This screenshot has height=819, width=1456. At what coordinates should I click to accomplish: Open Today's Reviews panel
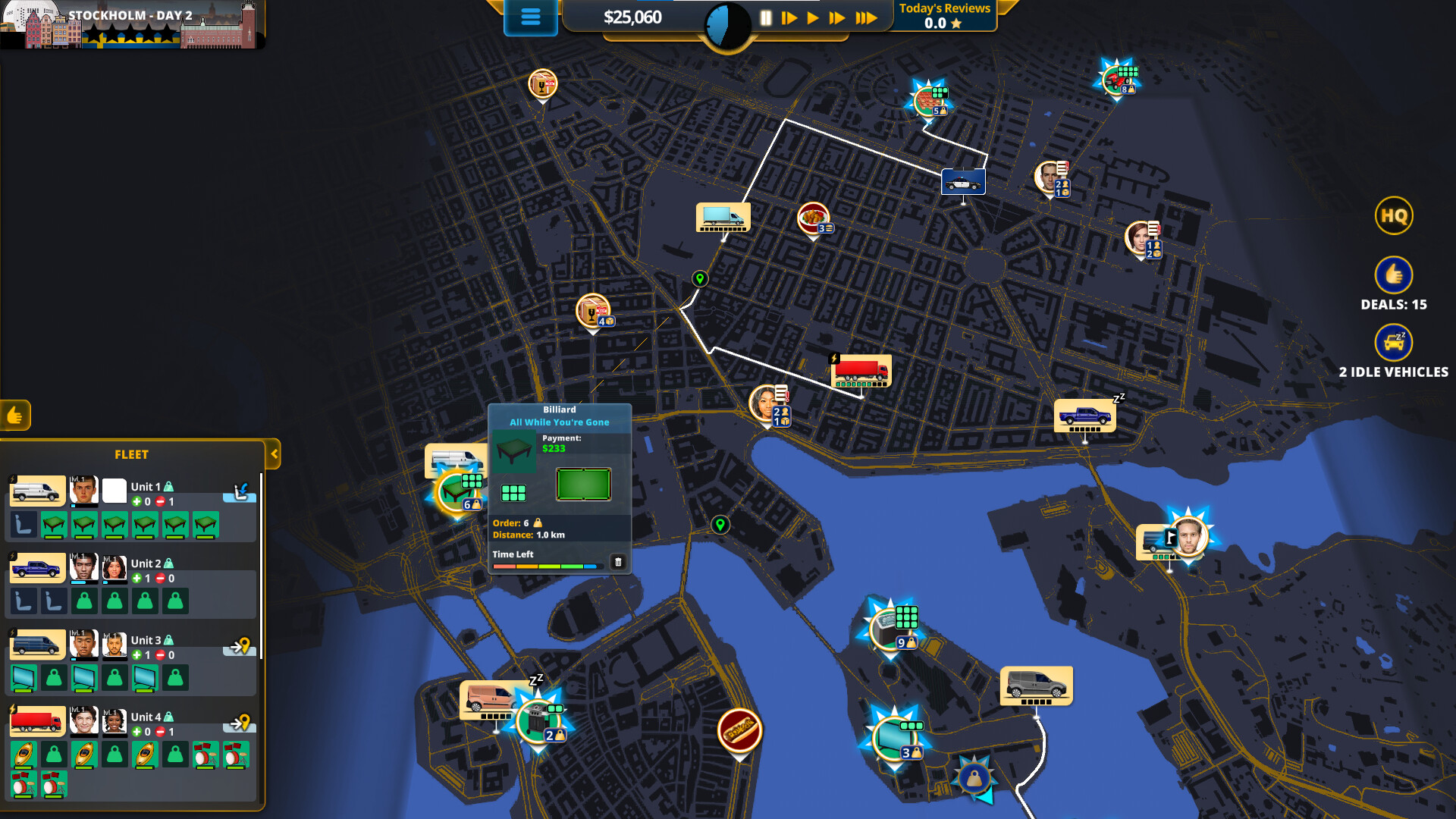pyautogui.click(x=944, y=14)
